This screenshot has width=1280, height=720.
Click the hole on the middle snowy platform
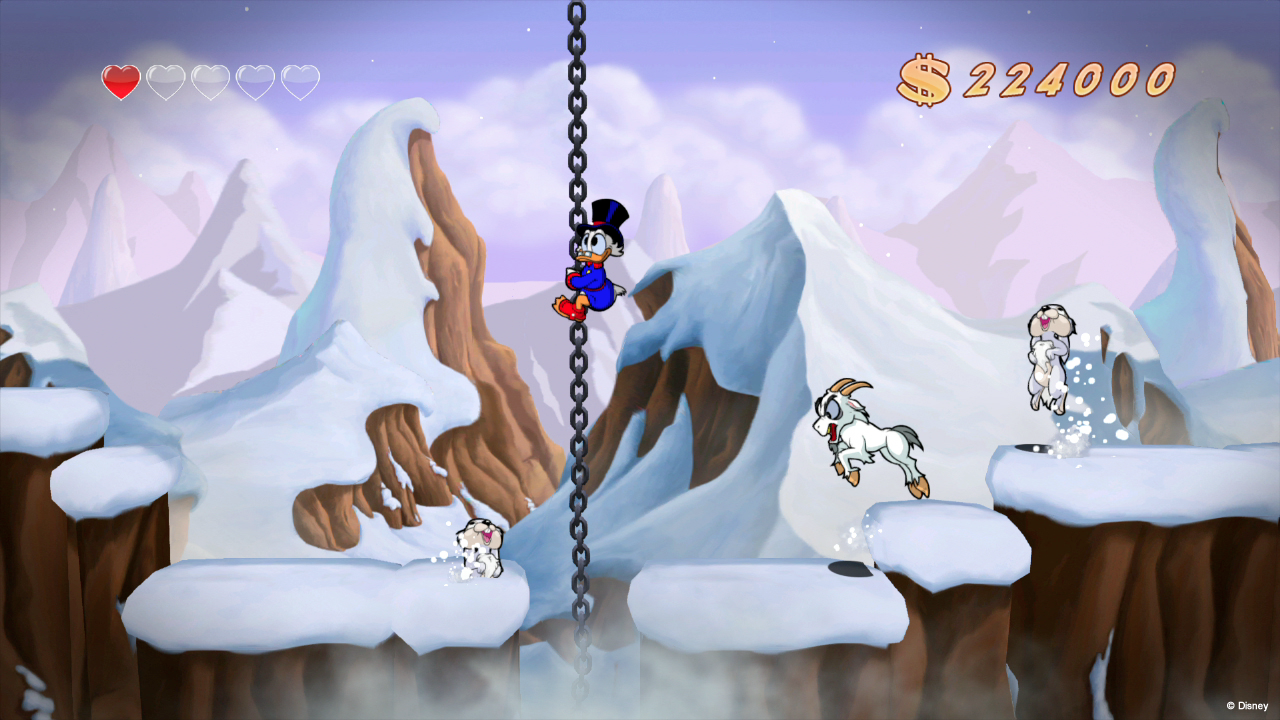click(848, 570)
